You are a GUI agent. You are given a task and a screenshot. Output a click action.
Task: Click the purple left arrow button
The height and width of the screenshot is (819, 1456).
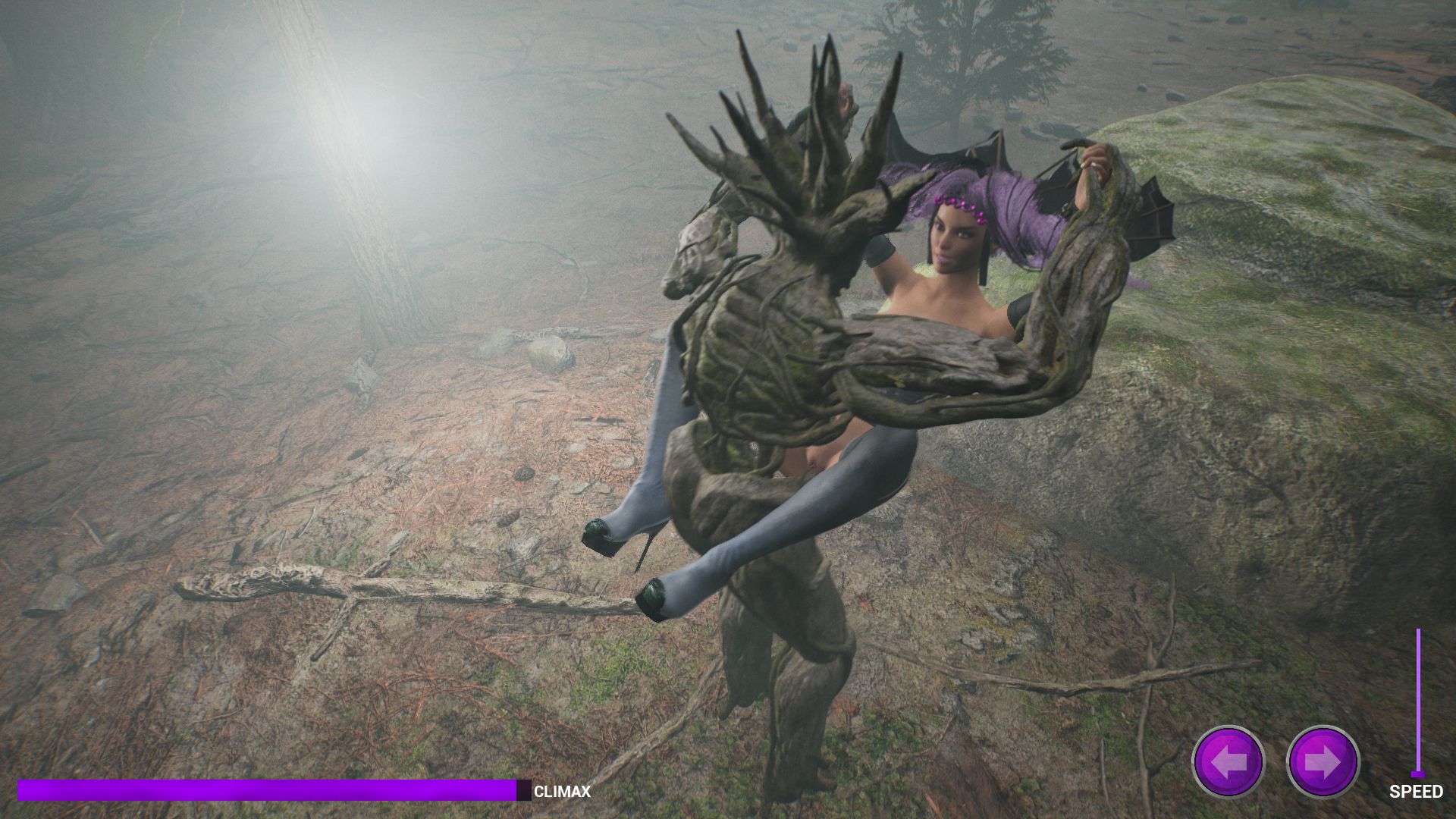(x=1228, y=761)
